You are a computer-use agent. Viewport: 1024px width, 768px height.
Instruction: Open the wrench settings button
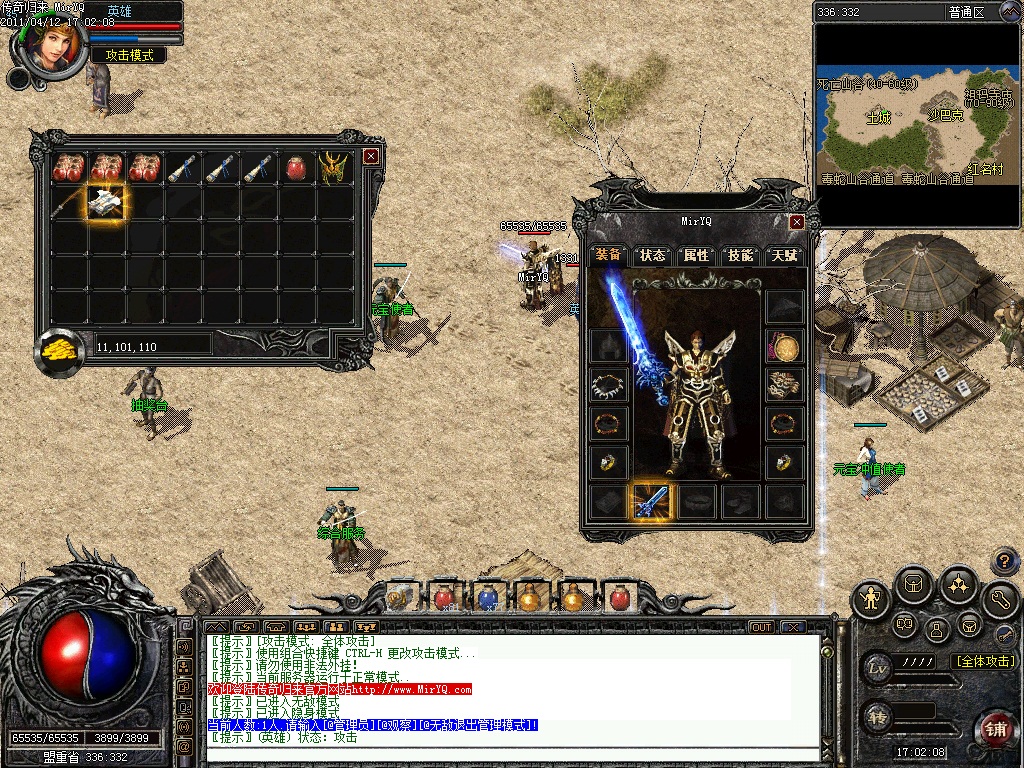tap(1000, 599)
